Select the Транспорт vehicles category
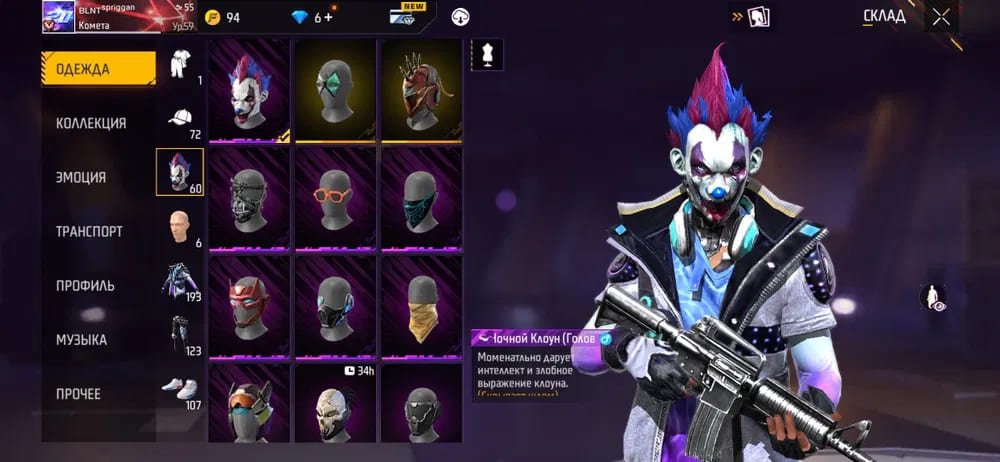Image resolution: width=1000 pixels, height=462 pixels. [89, 231]
